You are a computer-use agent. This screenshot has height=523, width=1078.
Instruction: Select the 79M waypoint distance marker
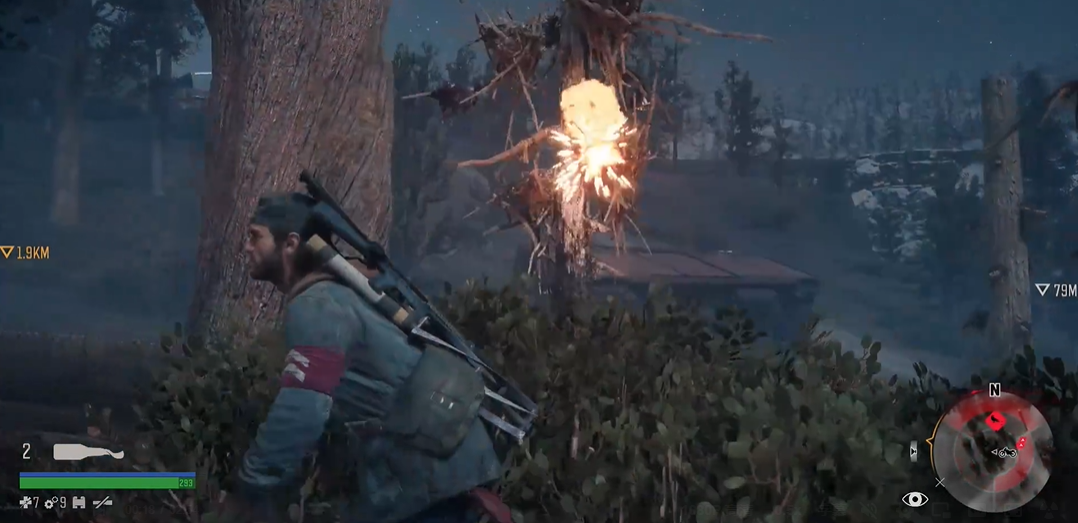pos(1055,290)
